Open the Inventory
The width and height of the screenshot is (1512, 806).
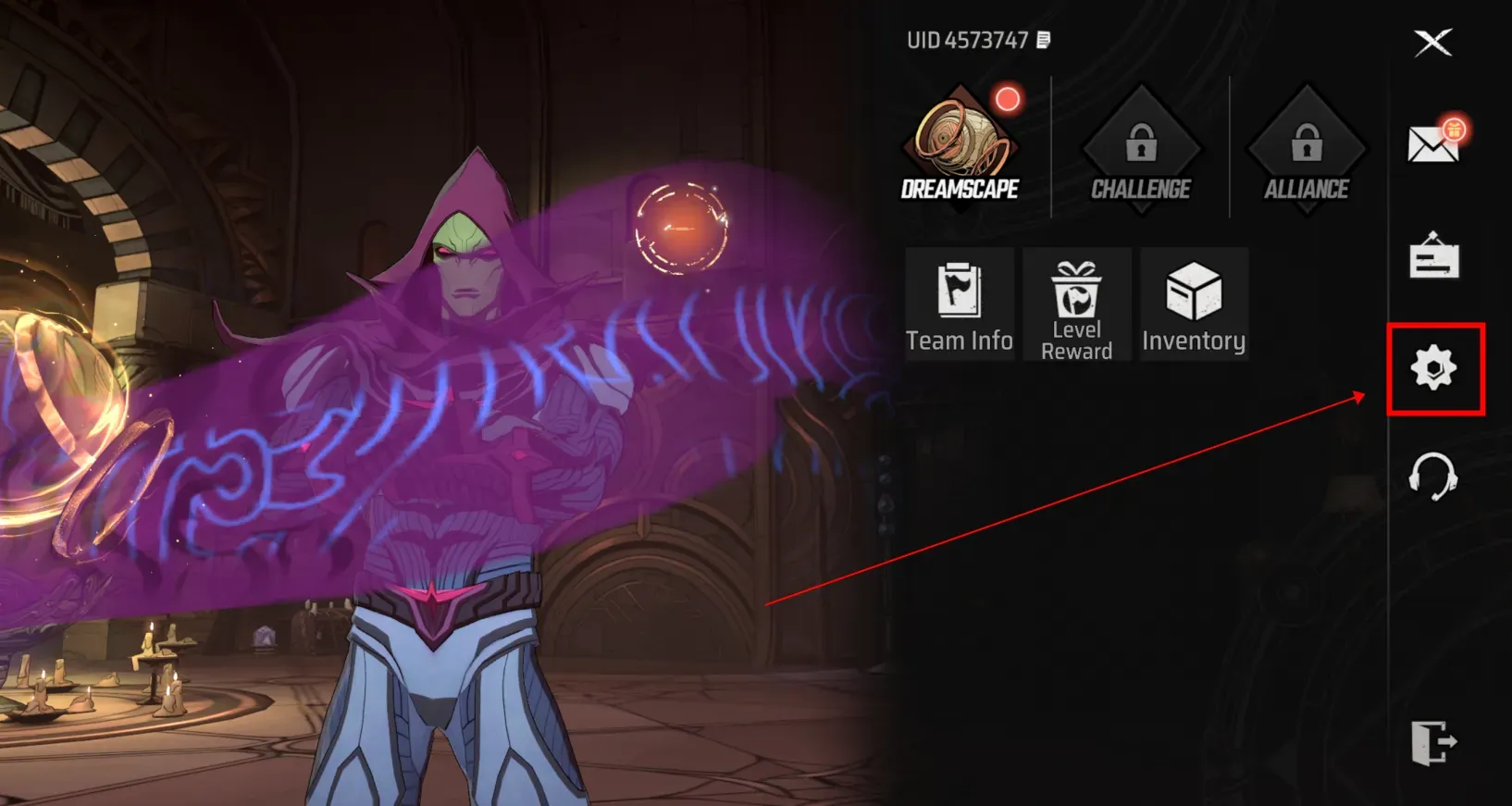(x=1194, y=304)
